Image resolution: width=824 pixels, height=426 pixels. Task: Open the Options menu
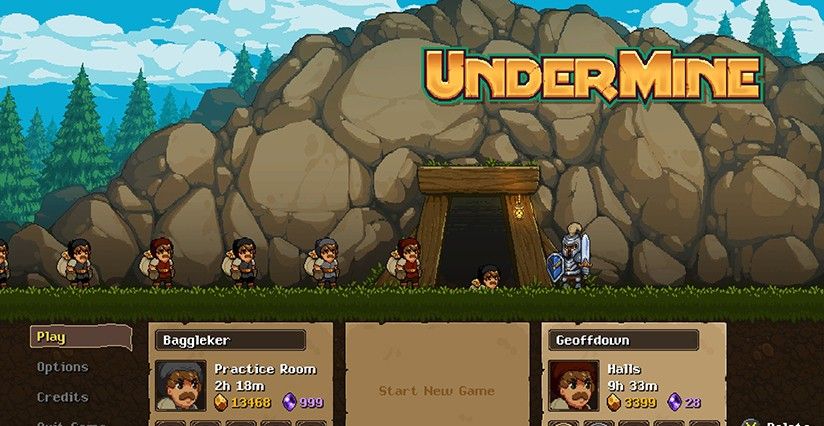[63, 367]
